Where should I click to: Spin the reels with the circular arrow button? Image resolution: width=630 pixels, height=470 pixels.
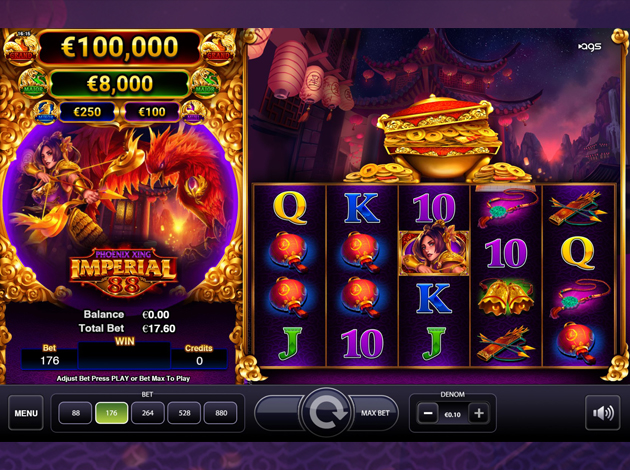point(324,412)
